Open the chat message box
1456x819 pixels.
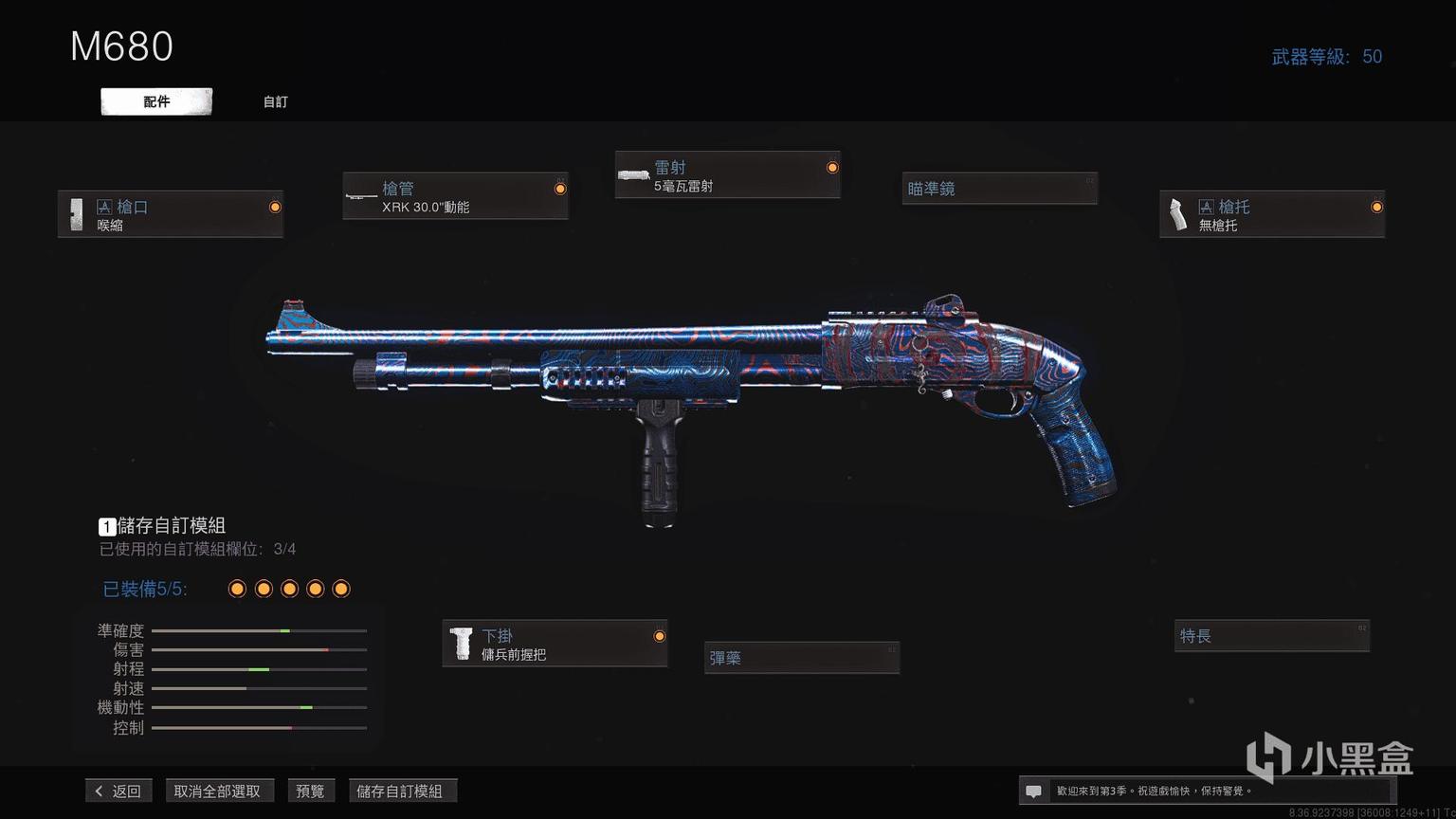tap(1034, 791)
